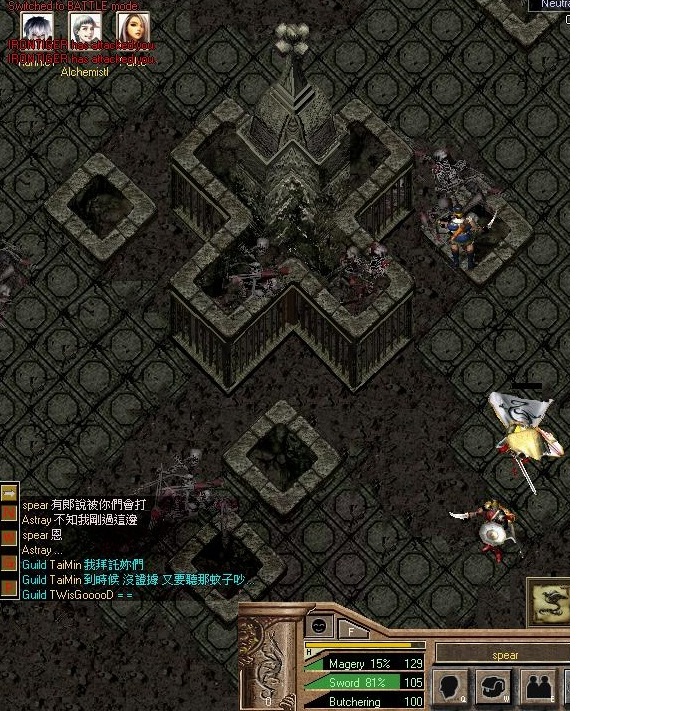Select the white-haired party member portrait
Viewport: 700px width, 711px height.
coord(37,29)
